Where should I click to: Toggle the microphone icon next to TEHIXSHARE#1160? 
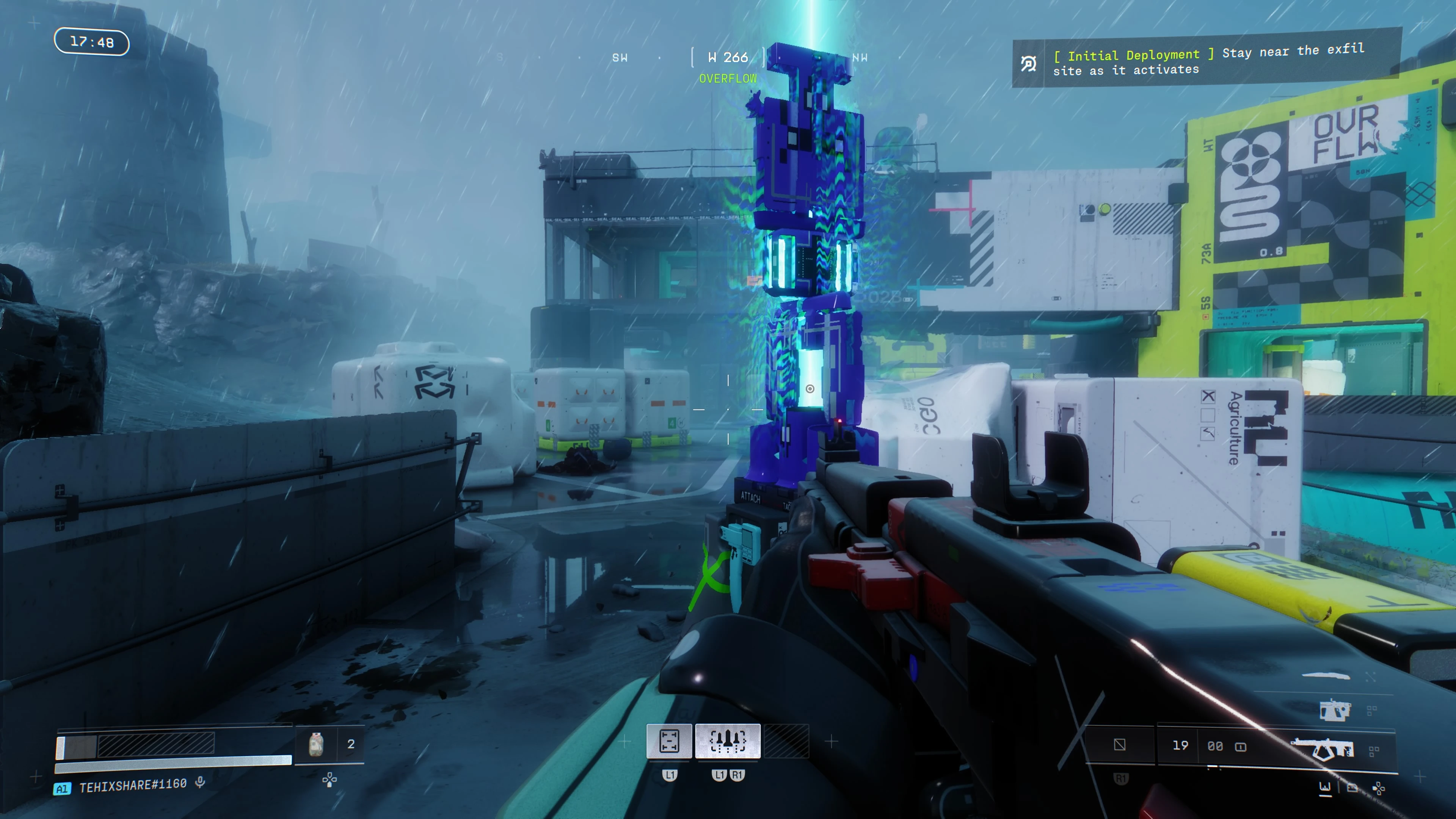pyautogui.click(x=199, y=783)
